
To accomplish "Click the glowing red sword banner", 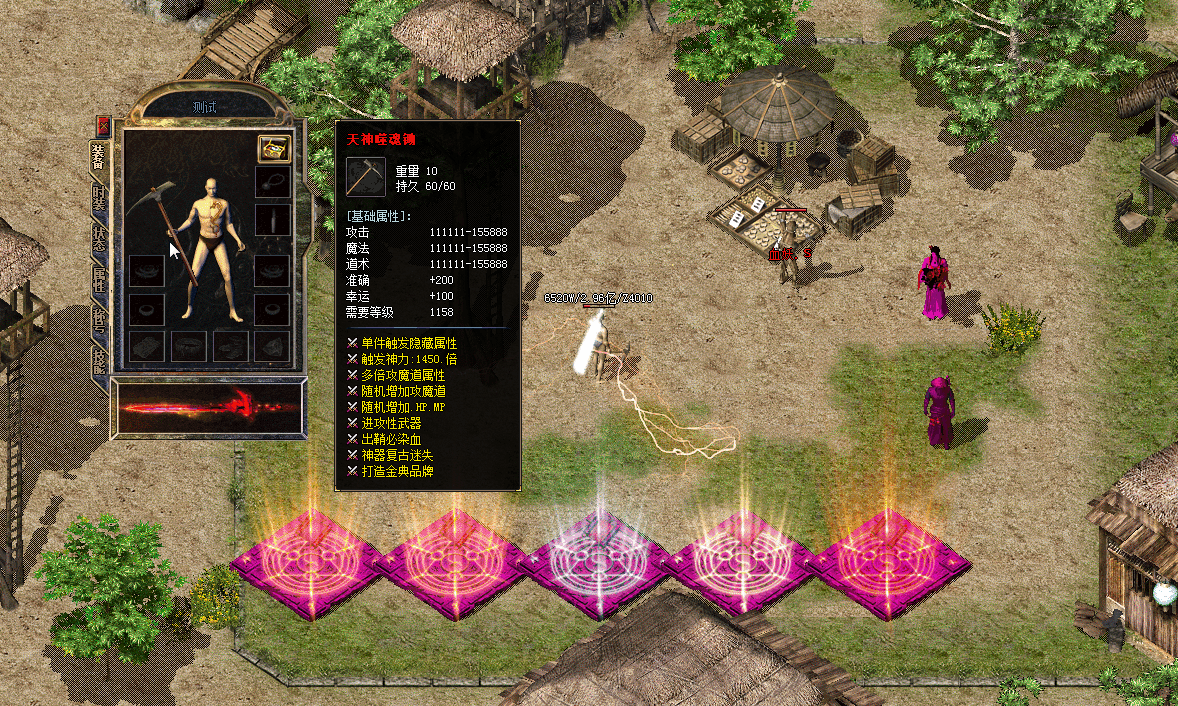I will 209,409.
